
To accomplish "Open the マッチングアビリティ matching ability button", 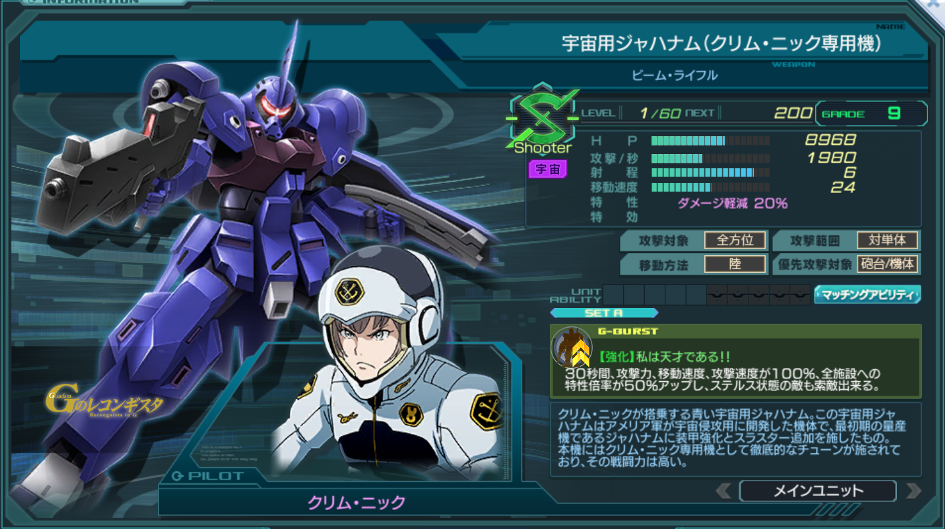I will (x=867, y=294).
